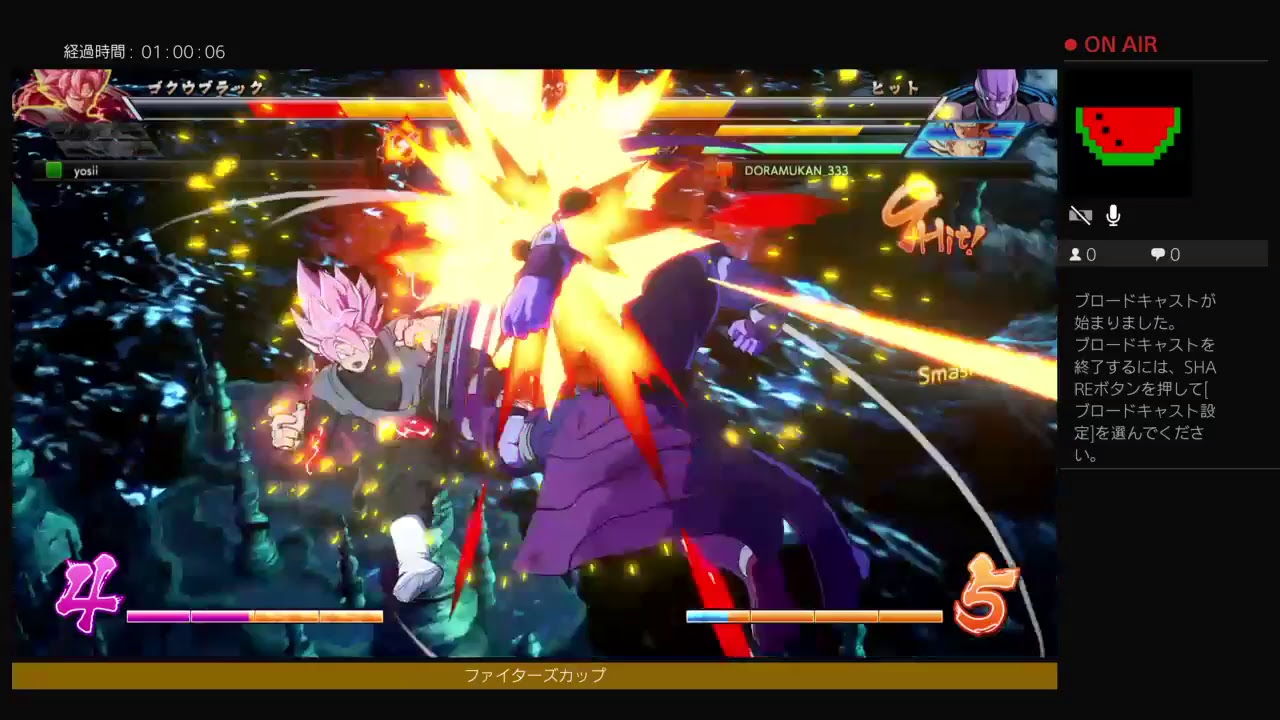This screenshot has height=720, width=1280.
Task: Click the viewer count person icon
Action: [1075, 254]
